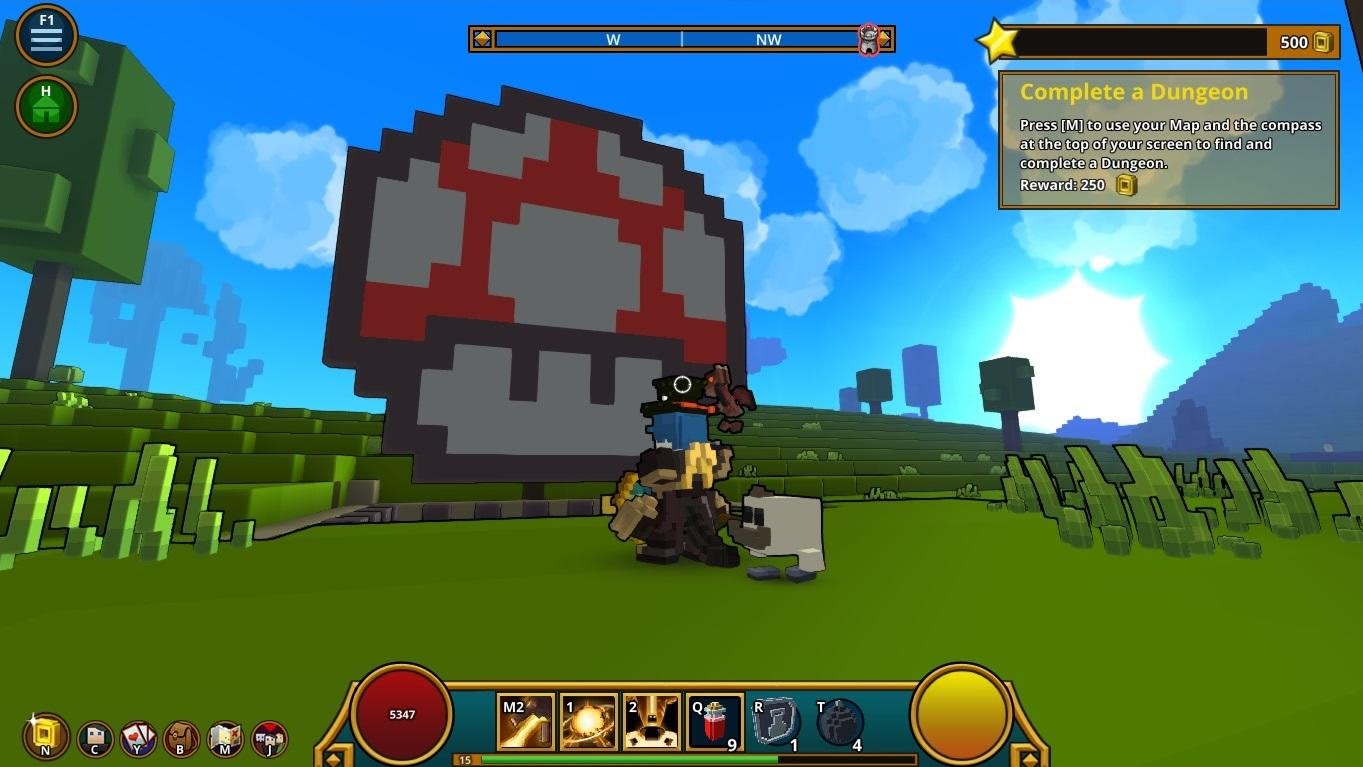The width and height of the screenshot is (1363, 767).
Task: Open the F1 main menu button
Action: [46, 36]
